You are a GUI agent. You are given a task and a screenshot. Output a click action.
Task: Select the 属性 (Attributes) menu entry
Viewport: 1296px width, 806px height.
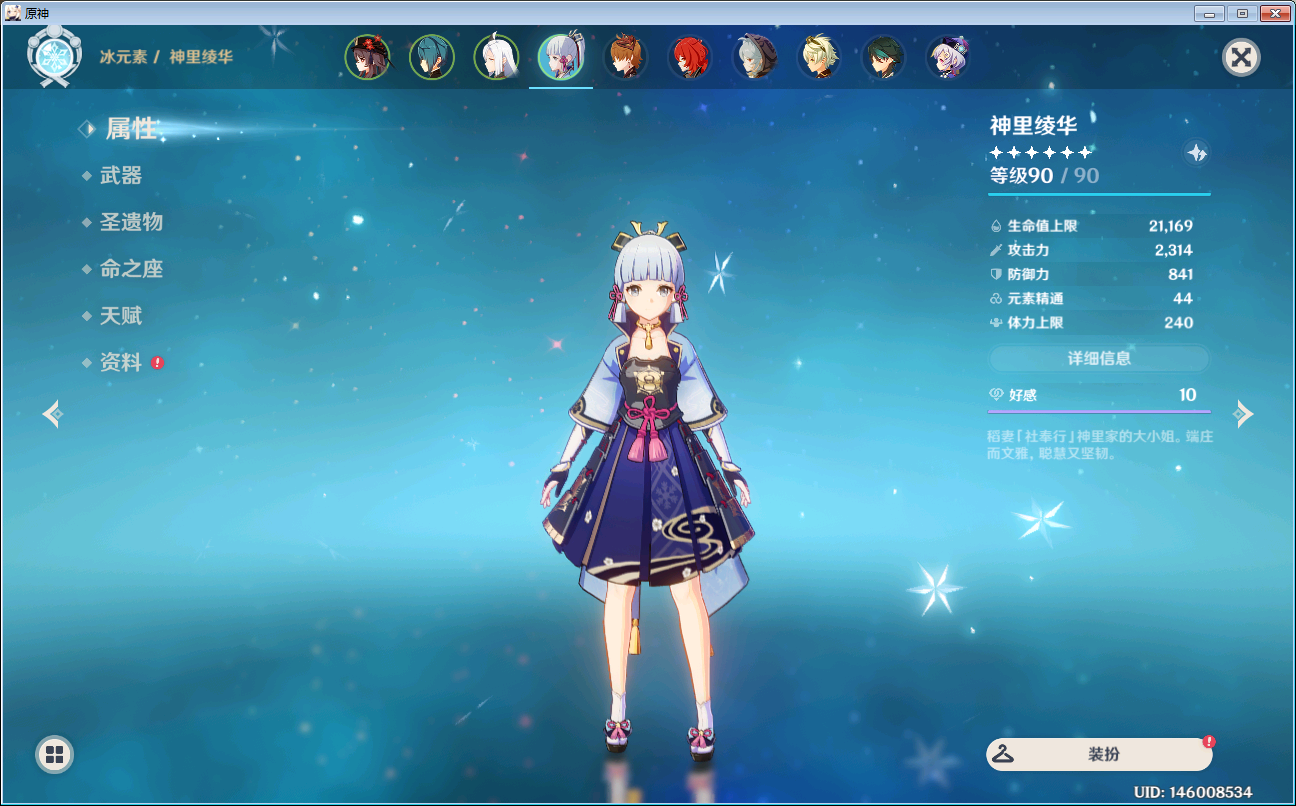[x=131, y=129]
